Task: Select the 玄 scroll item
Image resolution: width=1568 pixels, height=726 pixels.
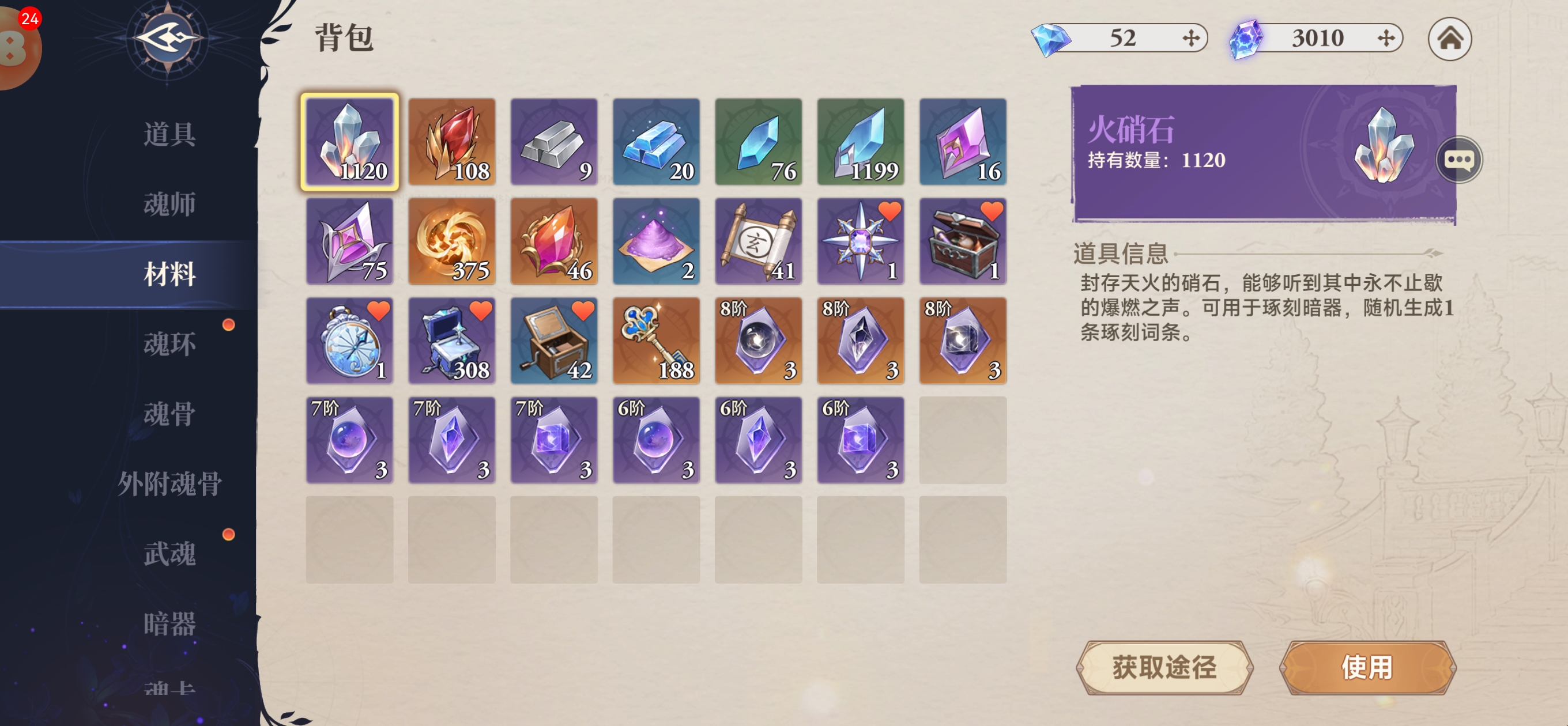Action: (759, 241)
